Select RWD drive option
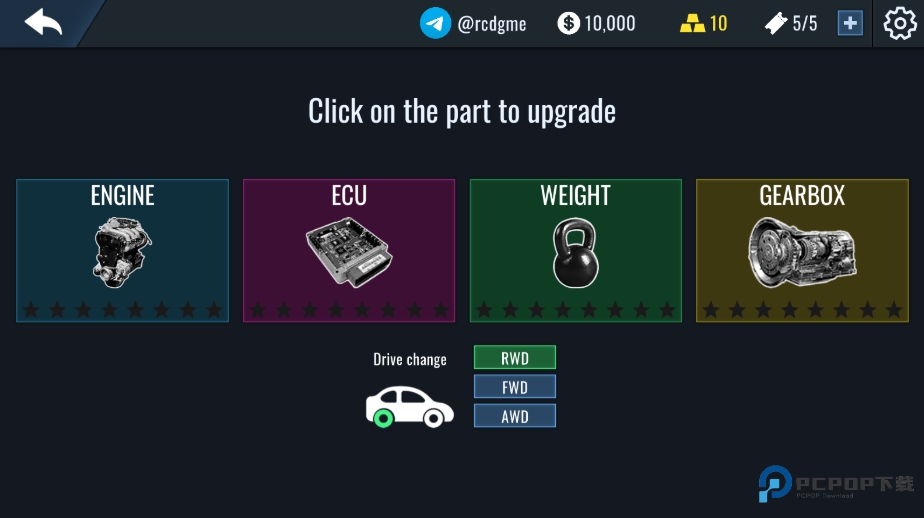 [x=514, y=358]
